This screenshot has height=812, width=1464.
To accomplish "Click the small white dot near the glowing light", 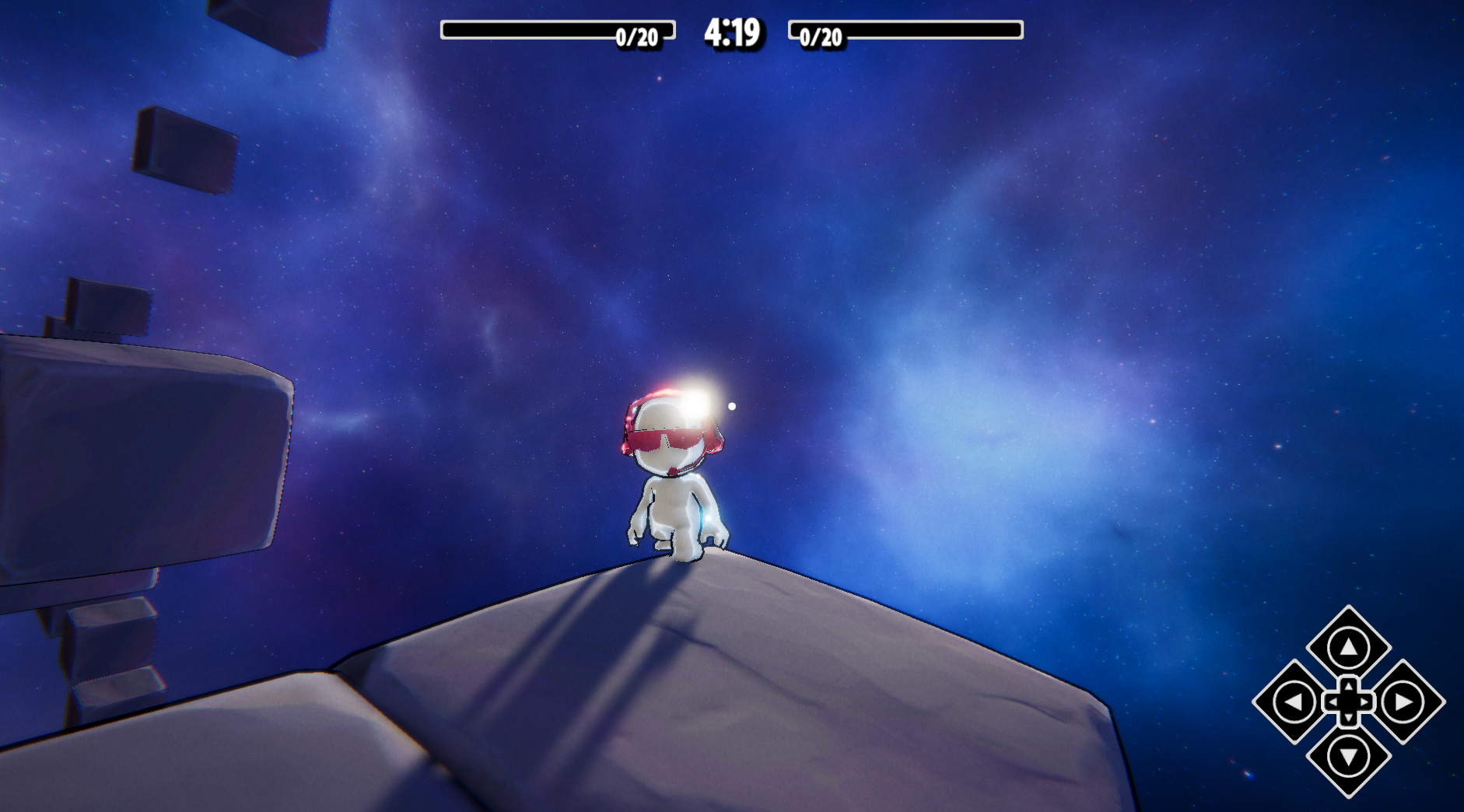I will (732, 405).
